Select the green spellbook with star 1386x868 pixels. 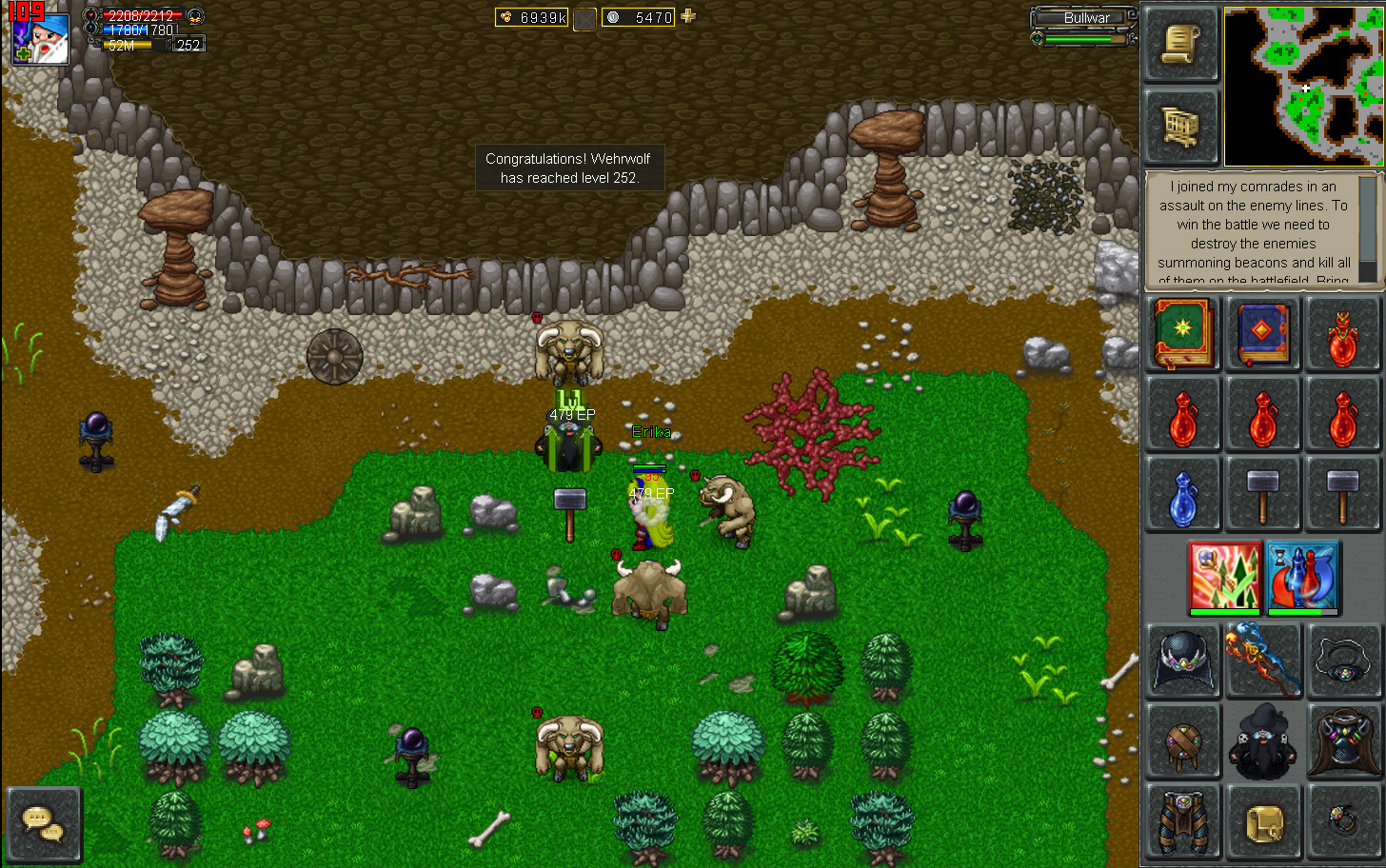pos(1182,333)
